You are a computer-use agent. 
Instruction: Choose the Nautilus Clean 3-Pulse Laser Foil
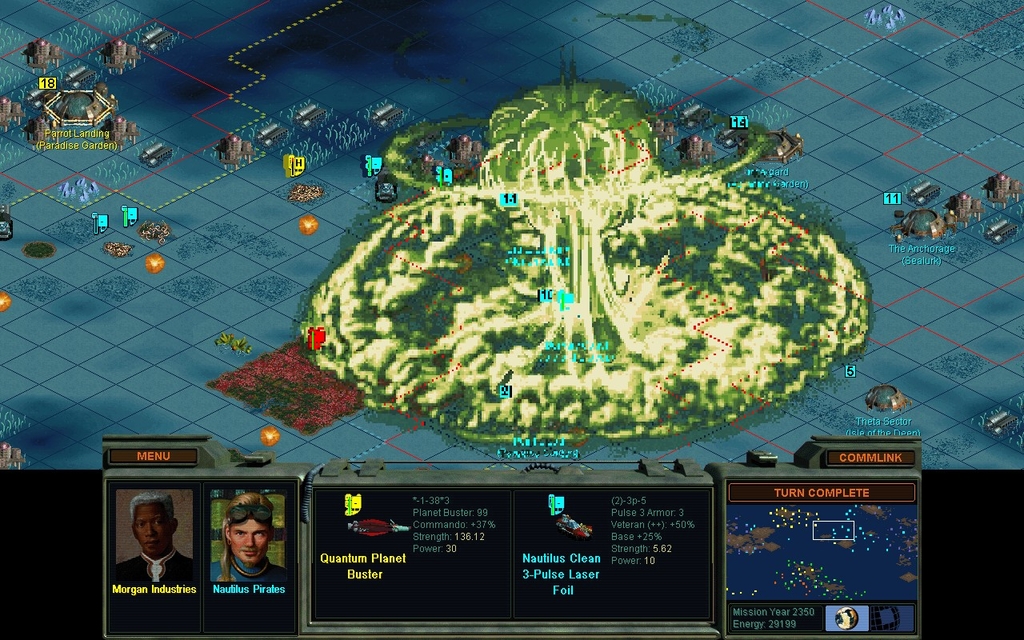point(561,545)
